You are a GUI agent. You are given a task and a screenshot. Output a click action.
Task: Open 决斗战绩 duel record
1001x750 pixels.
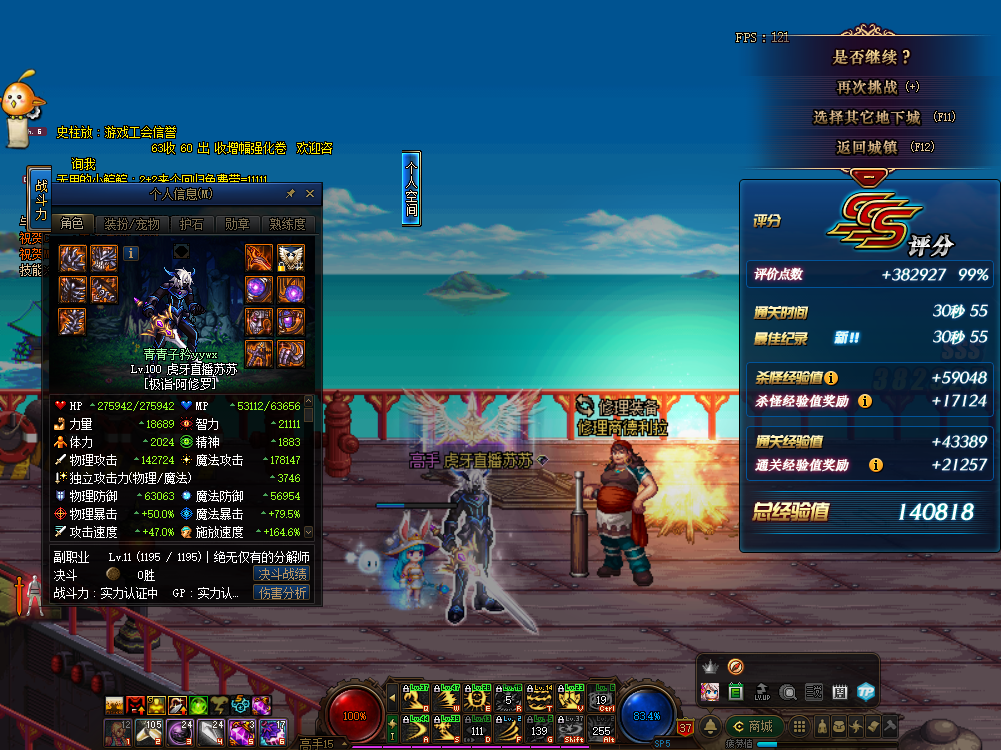[x=283, y=574]
